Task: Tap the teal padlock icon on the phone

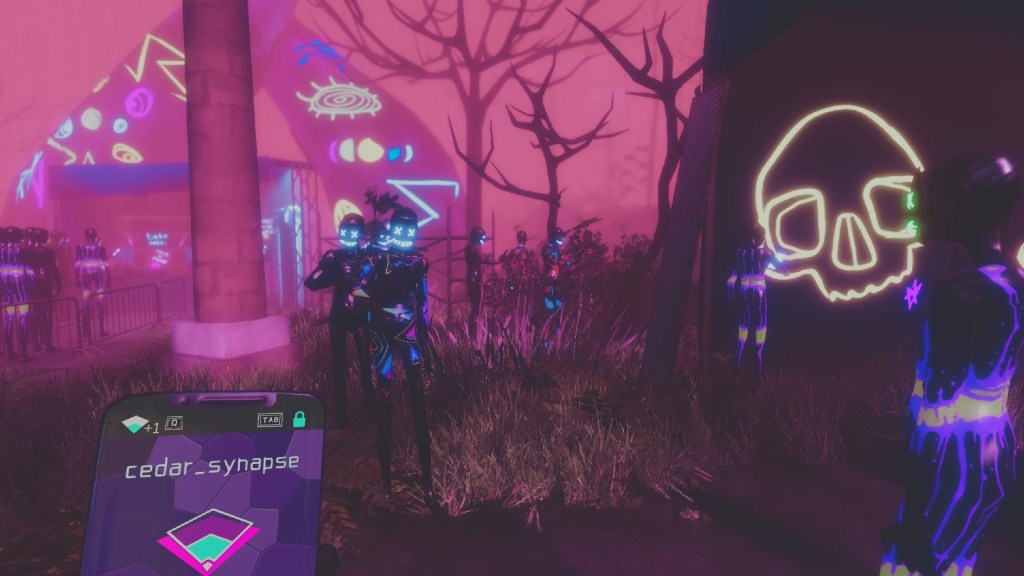Action: (x=298, y=421)
